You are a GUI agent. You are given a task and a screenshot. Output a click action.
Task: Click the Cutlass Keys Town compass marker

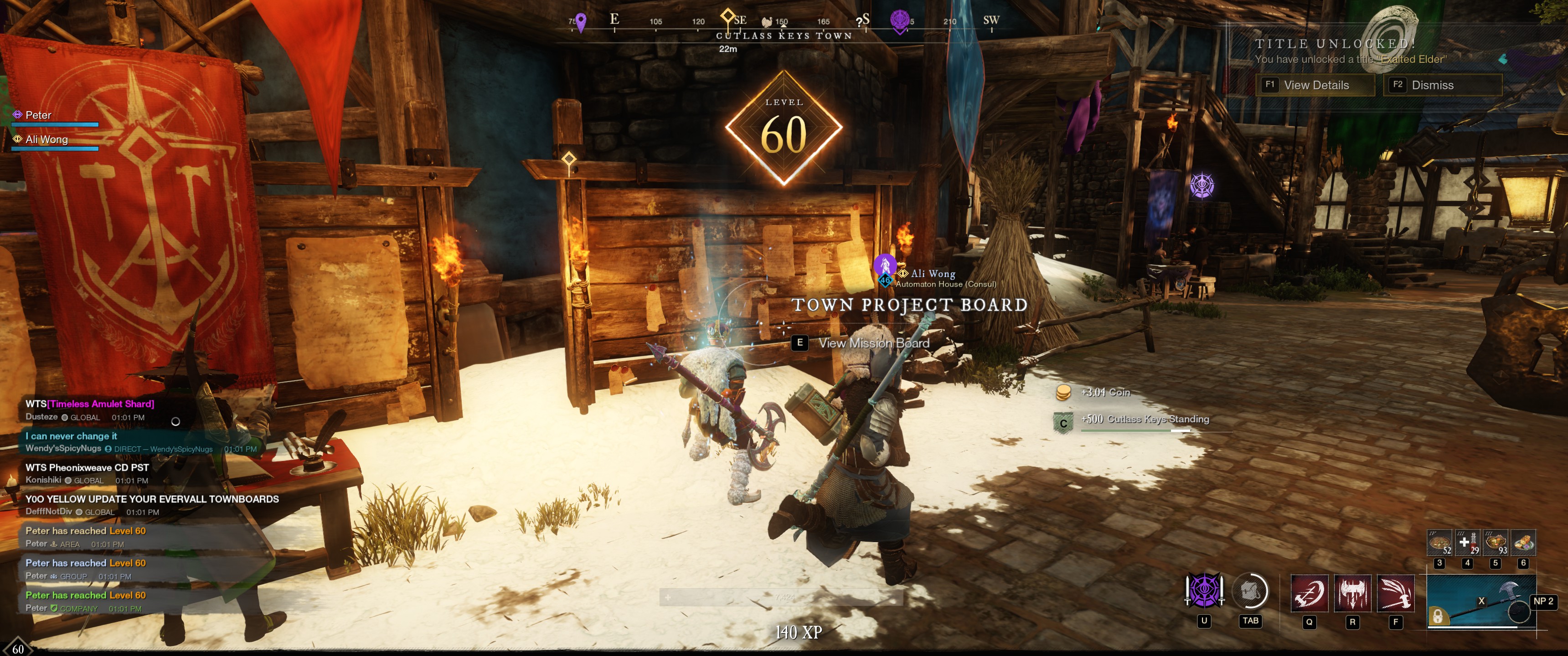point(727,16)
